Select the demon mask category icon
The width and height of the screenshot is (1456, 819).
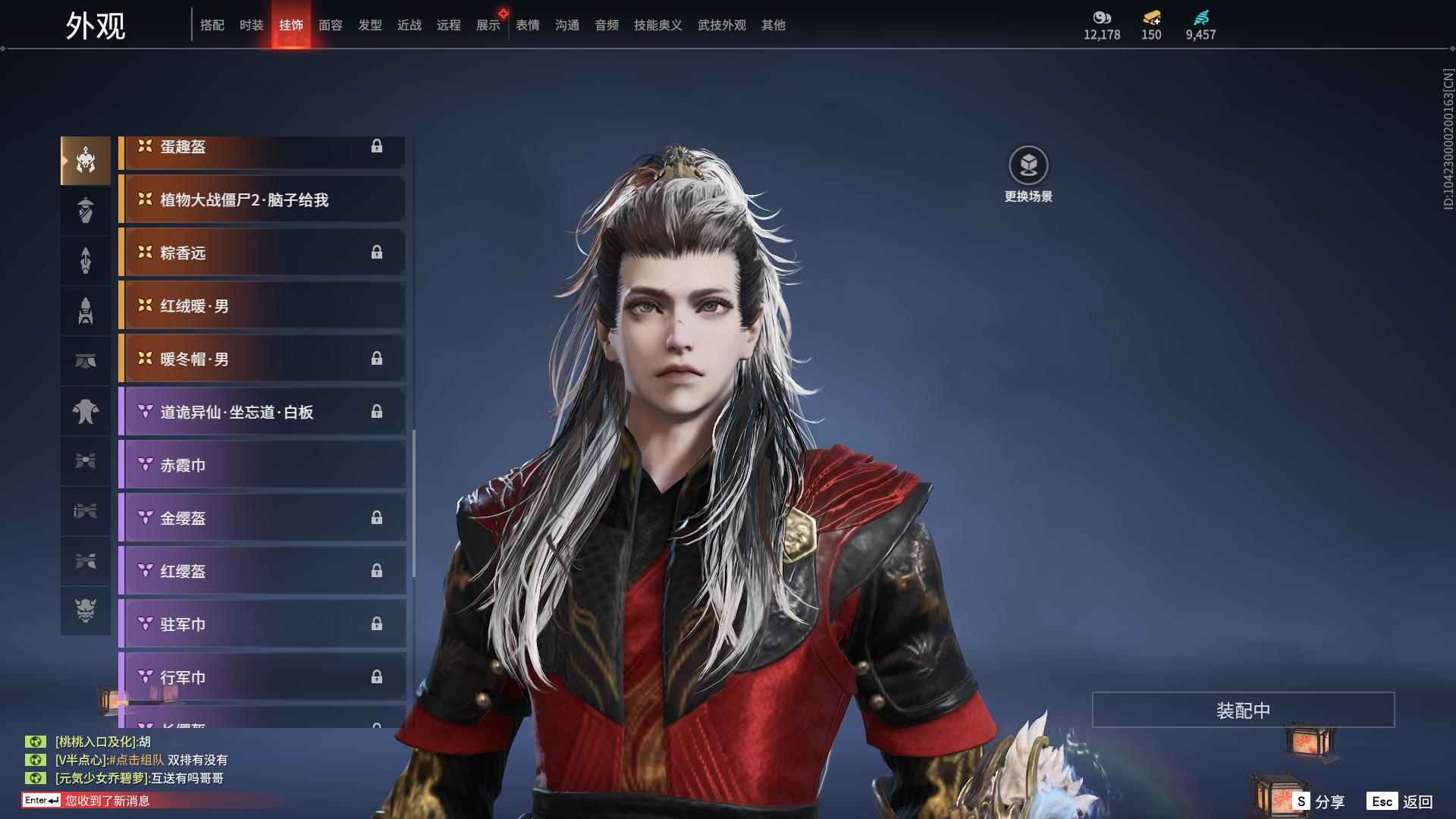[x=86, y=610]
